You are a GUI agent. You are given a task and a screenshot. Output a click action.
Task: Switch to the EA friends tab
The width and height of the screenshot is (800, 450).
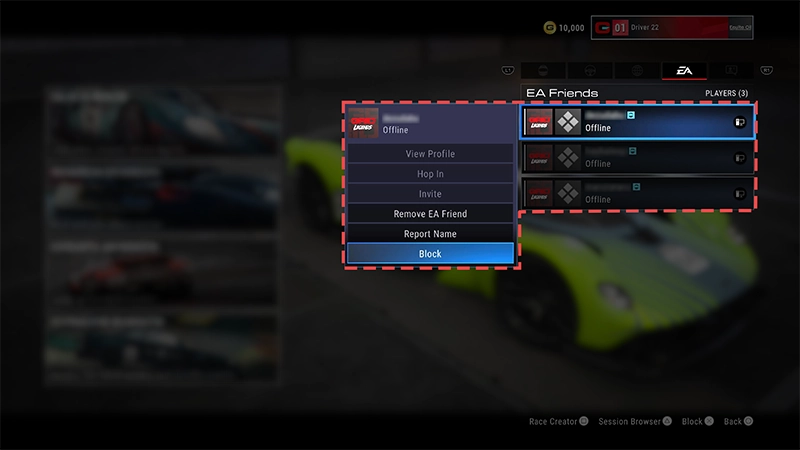(x=684, y=71)
